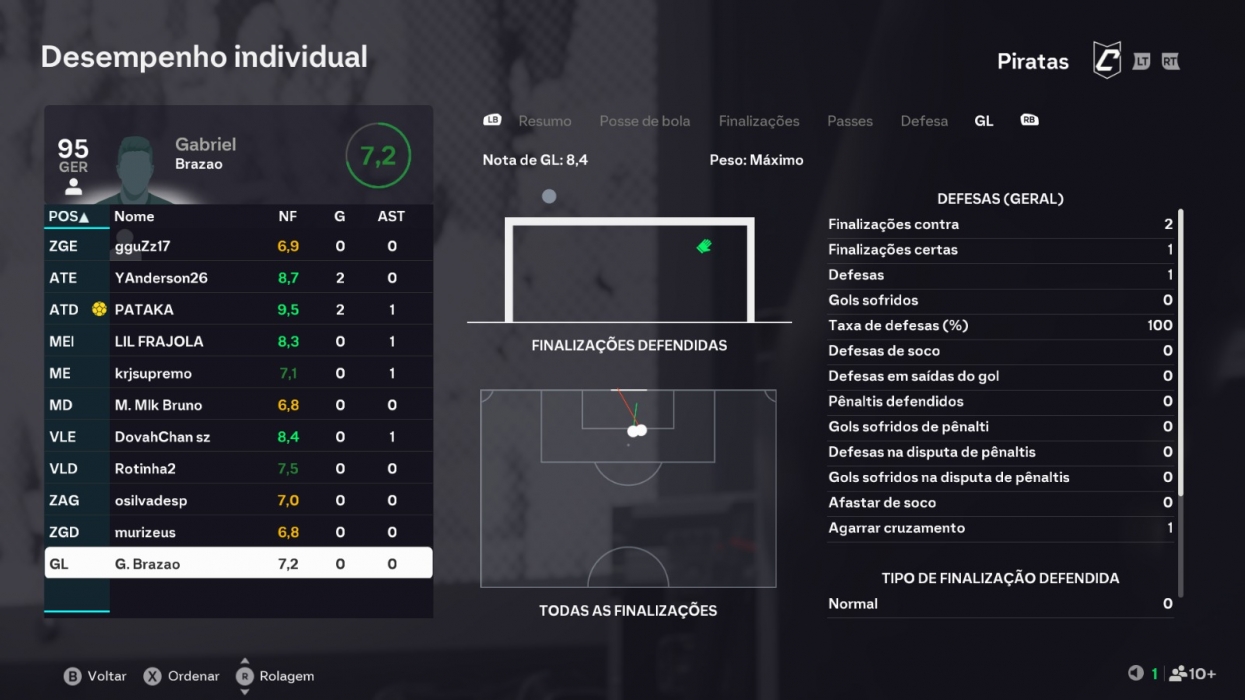
Task: Select the G. Brazao goalkeeper row
Action: click(x=238, y=564)
